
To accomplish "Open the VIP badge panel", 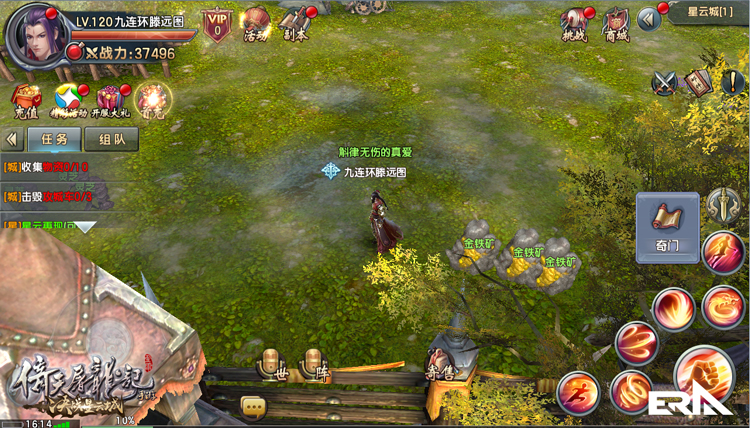I will click(217, 24).
